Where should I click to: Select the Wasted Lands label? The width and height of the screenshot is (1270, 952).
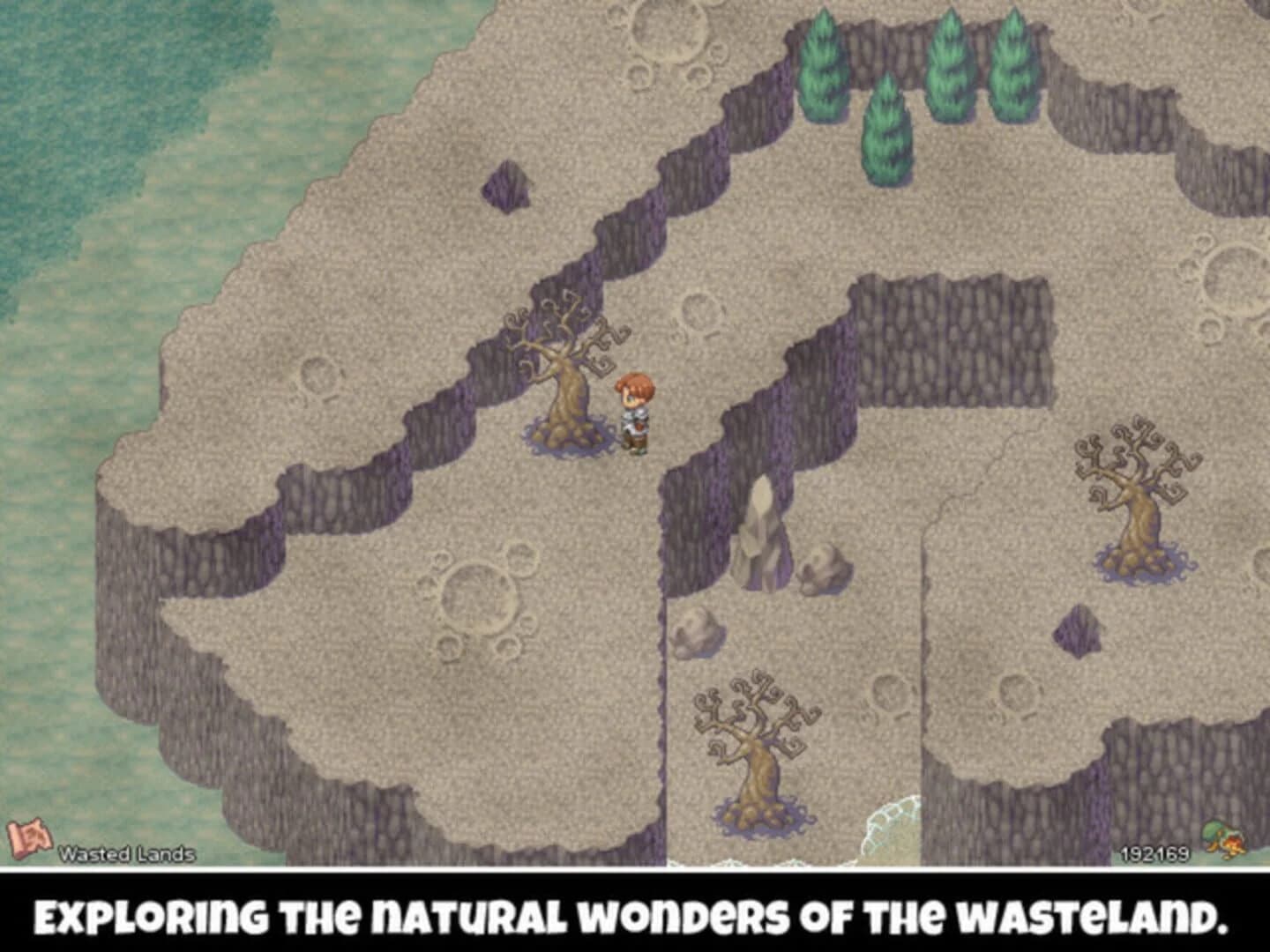(126, 853)
